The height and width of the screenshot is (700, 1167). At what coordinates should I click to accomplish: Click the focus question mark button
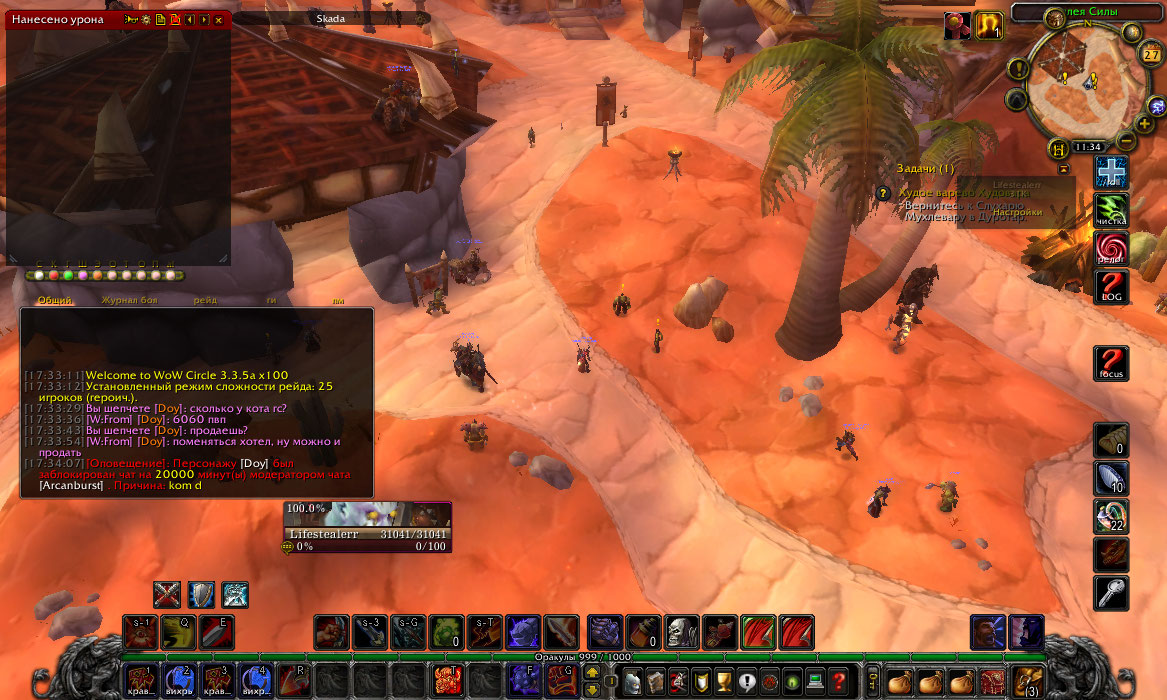tap(1111, 363)
